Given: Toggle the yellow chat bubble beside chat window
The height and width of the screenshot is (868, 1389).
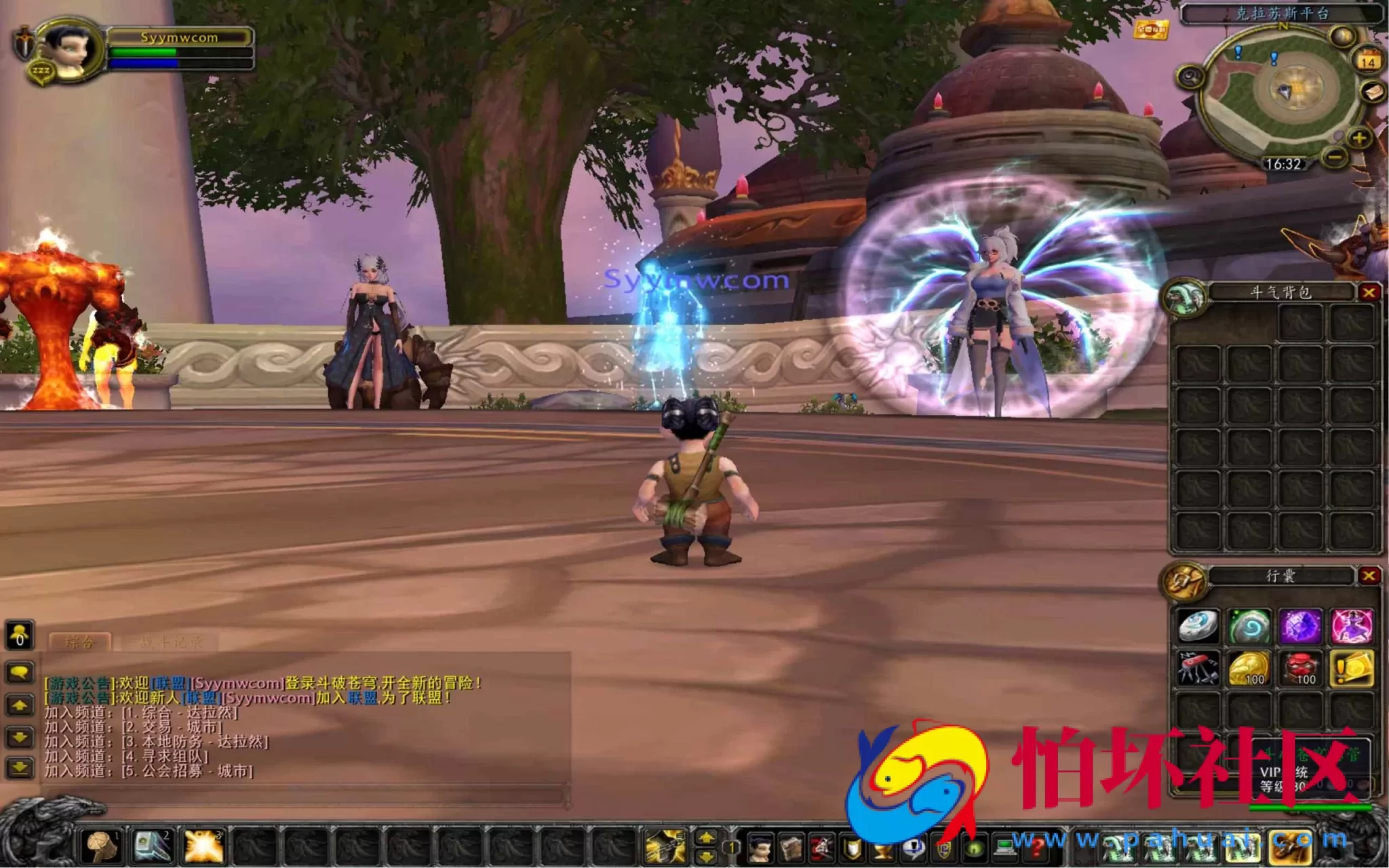Looking at the screenshot, I should tap(20, 671).
